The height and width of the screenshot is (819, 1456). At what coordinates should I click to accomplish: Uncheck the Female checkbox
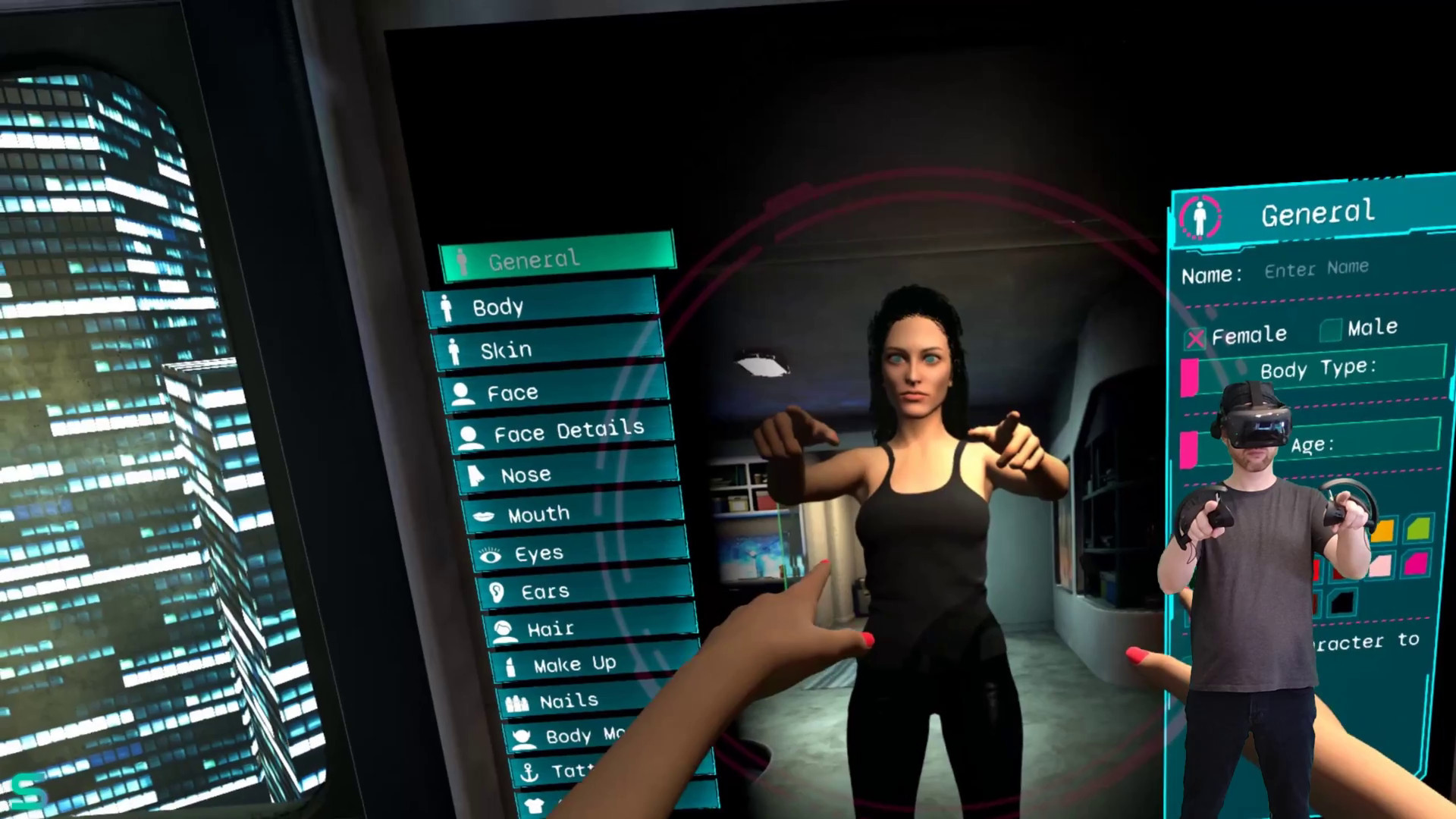click(x=1196, y=337)
